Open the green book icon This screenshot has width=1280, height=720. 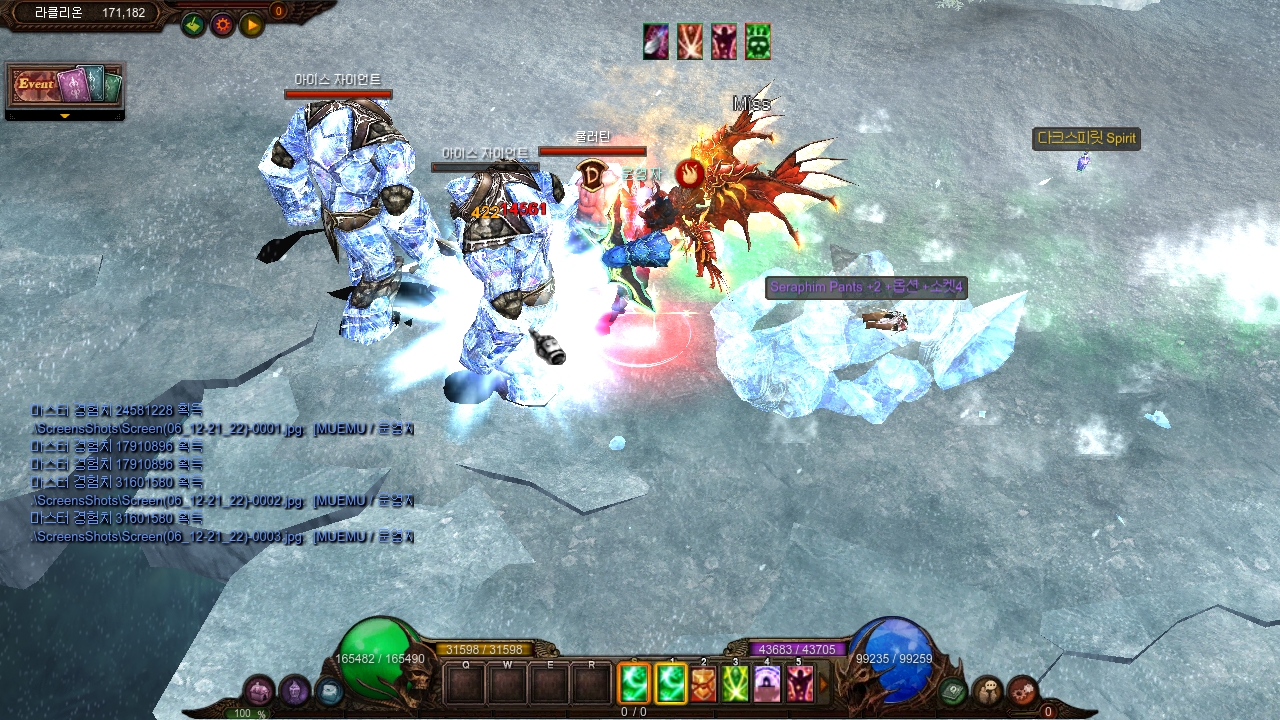click(952, 690)
